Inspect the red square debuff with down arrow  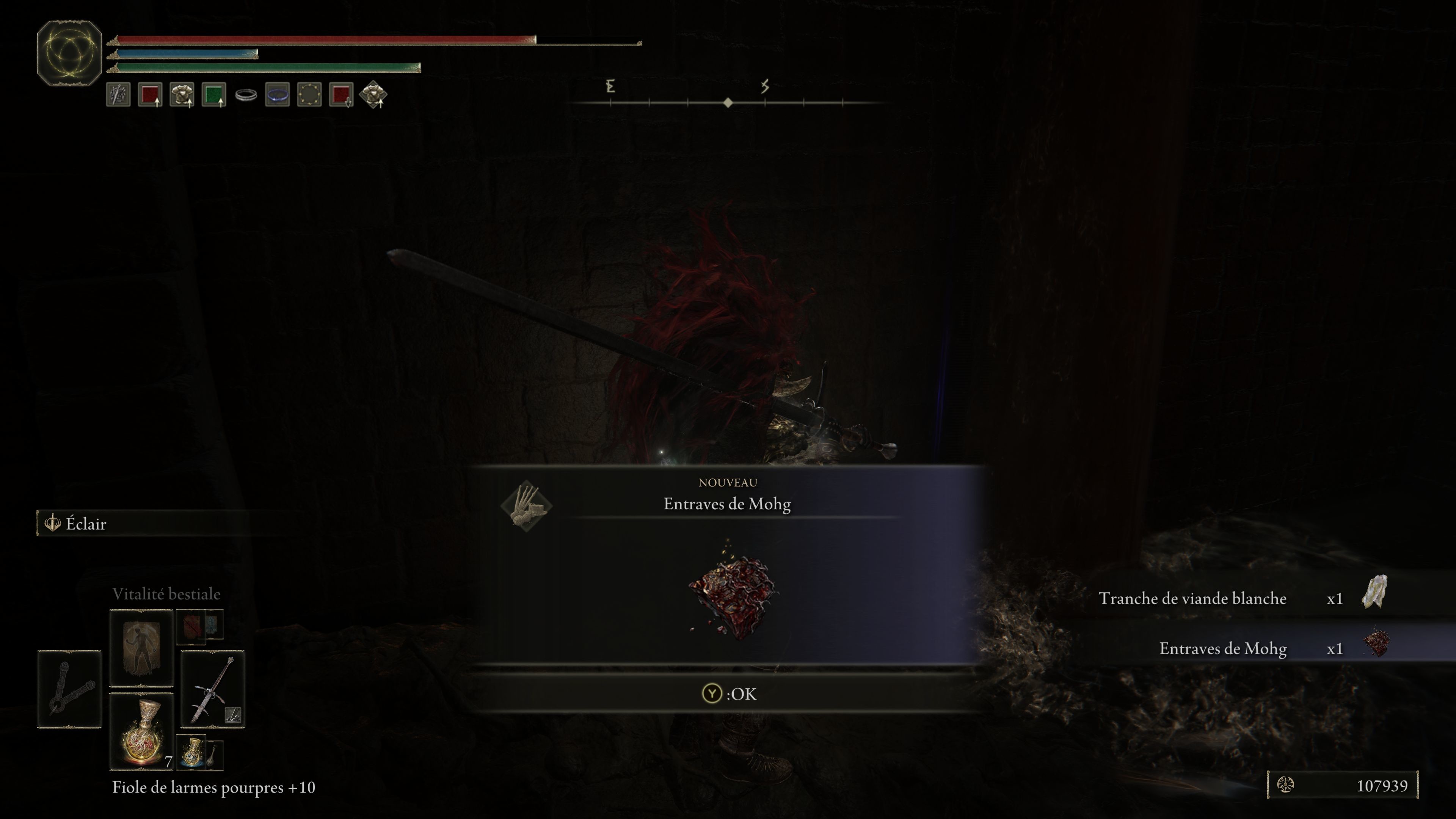[x=341, y=94]
